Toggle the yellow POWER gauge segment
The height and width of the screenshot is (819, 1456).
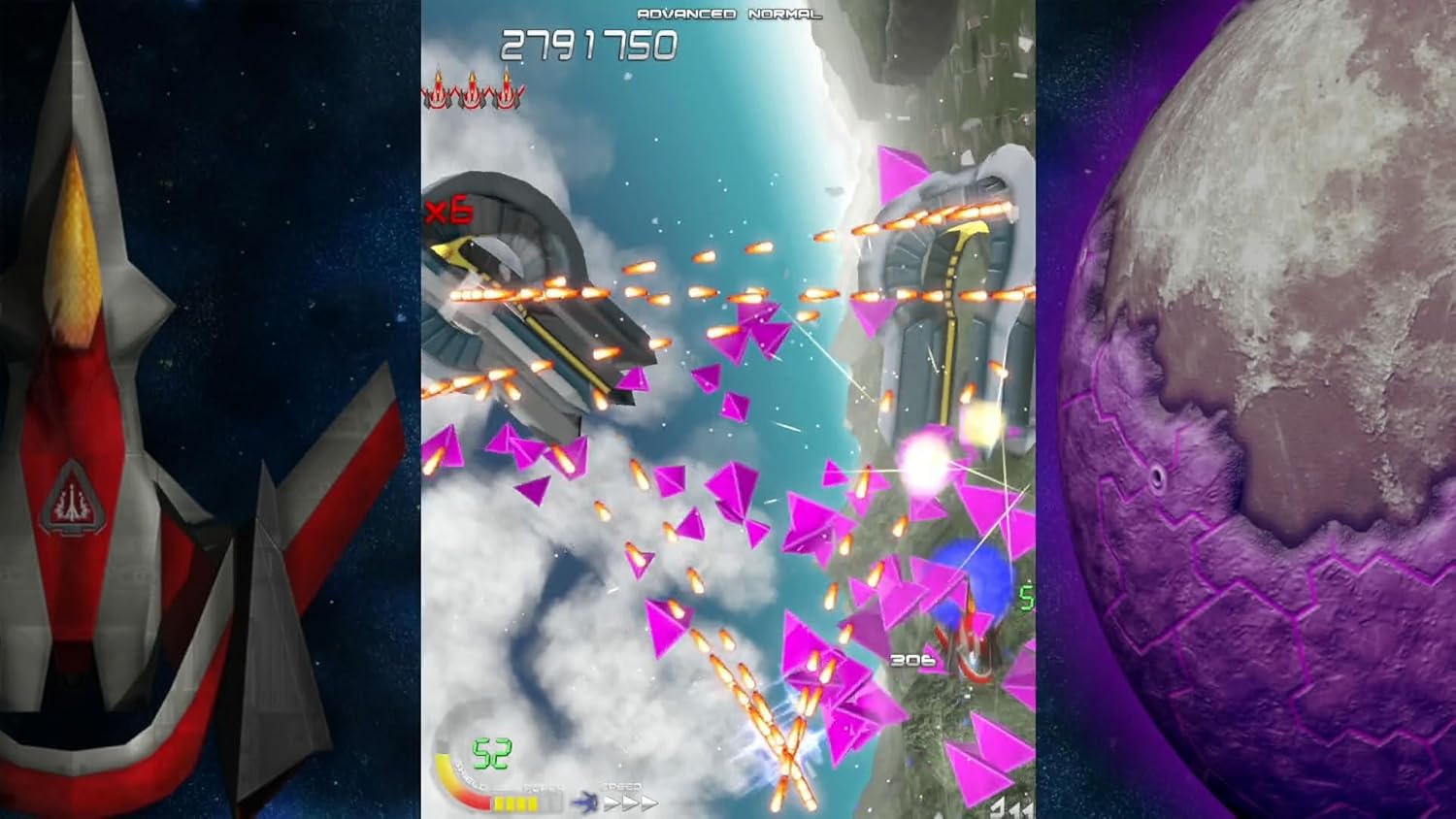tap(514, 803)
